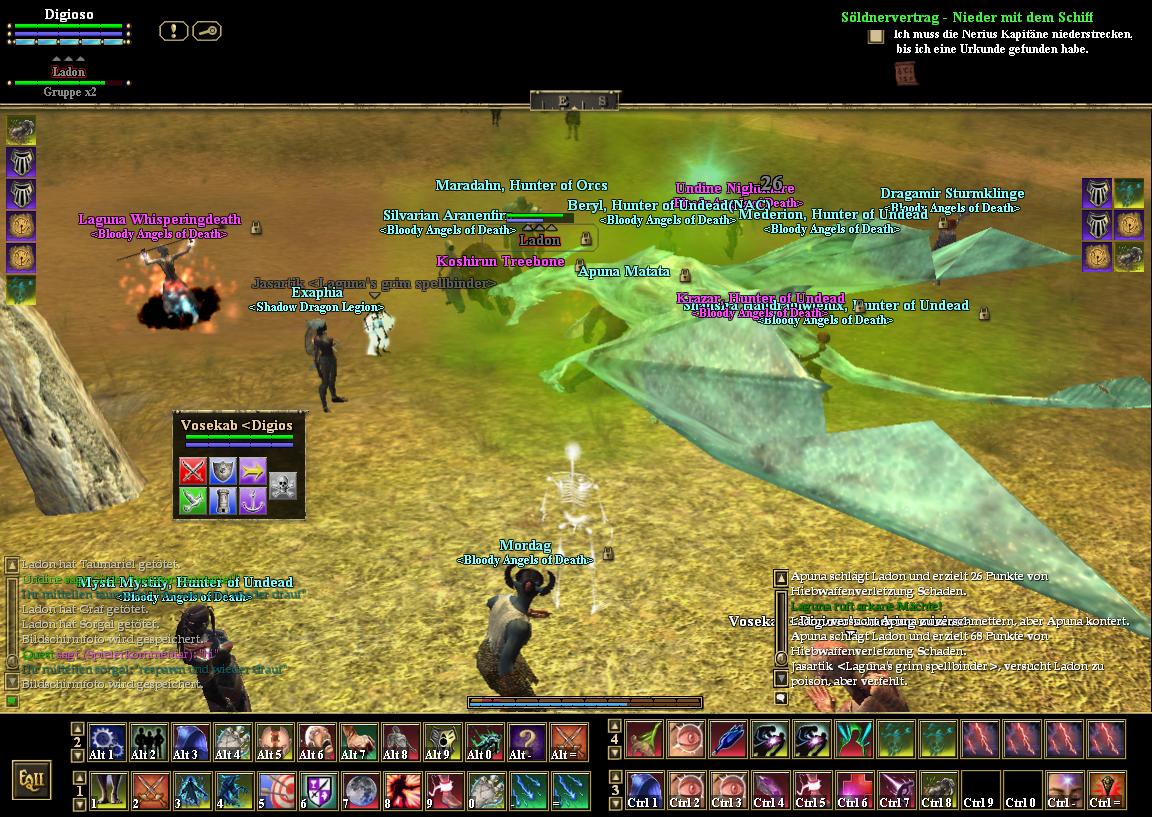Choose the pet yellow arrow follow command
This screenshot has height=817, width=1152.
pos(253,470)
